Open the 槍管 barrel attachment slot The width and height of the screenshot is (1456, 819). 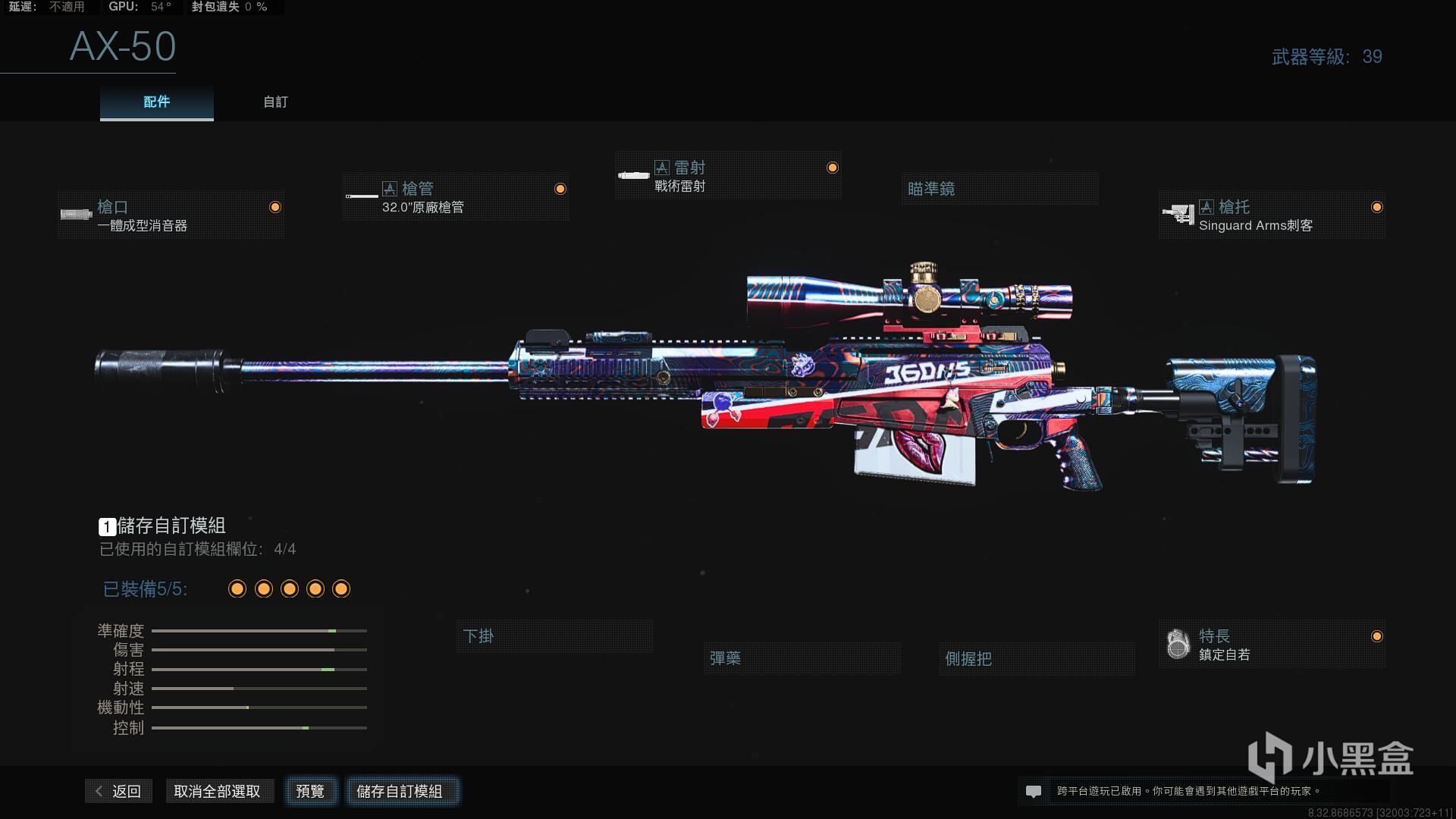[x=455, y=197]
